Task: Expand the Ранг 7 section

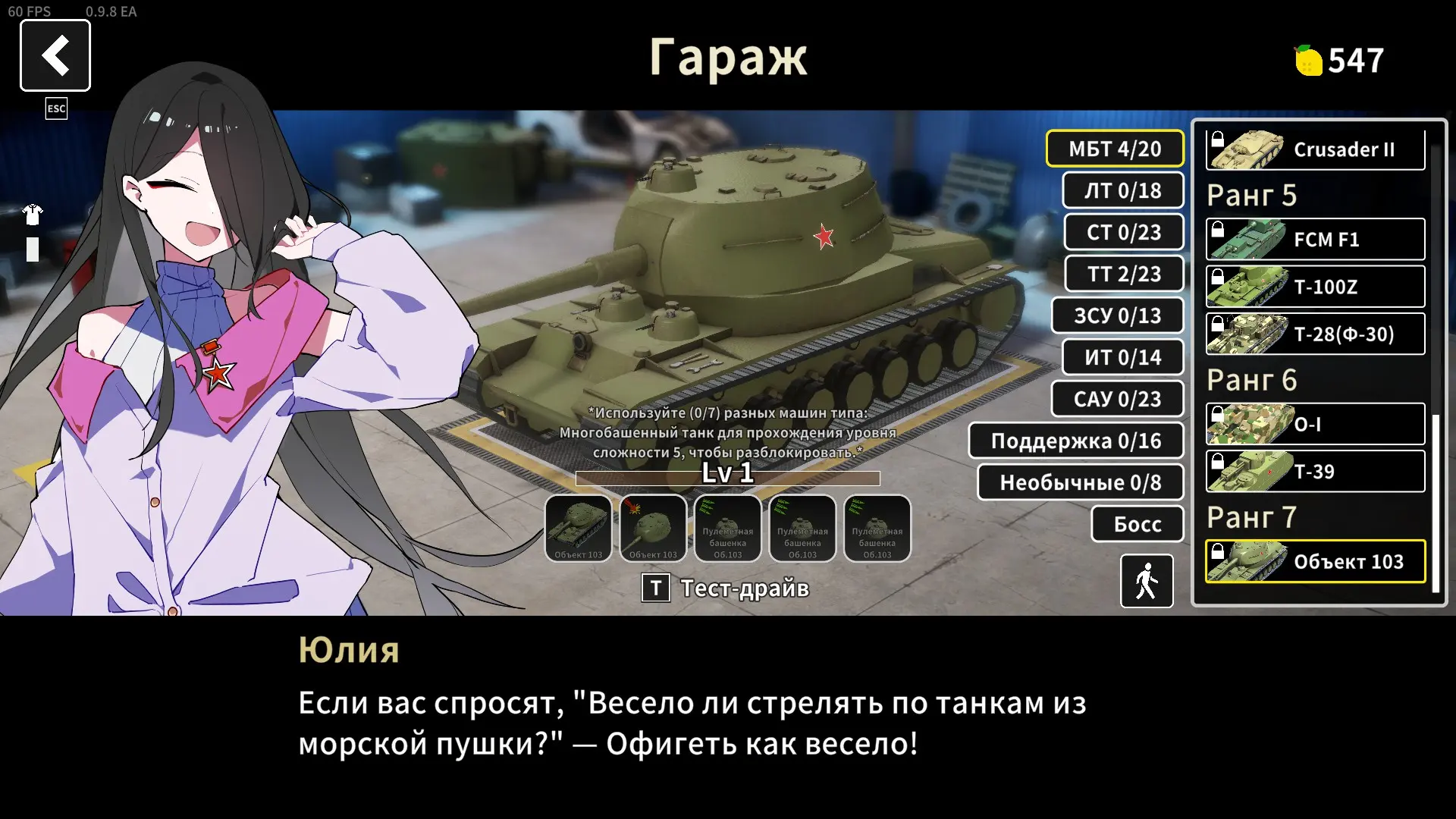Action: pyautogui.click(x=1253, y=517)
